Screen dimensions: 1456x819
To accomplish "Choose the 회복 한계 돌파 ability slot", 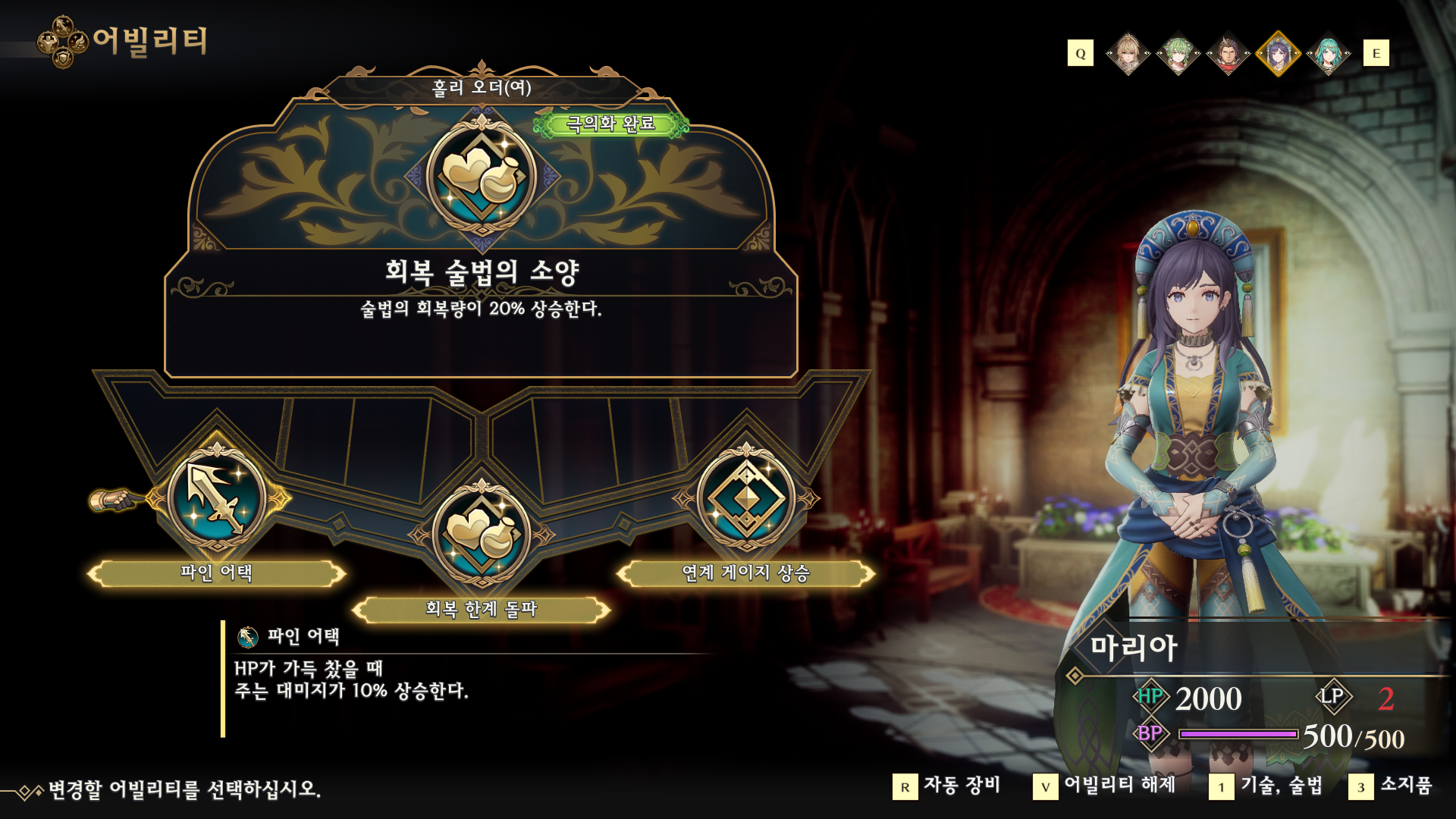I will (x=481, y=534).
